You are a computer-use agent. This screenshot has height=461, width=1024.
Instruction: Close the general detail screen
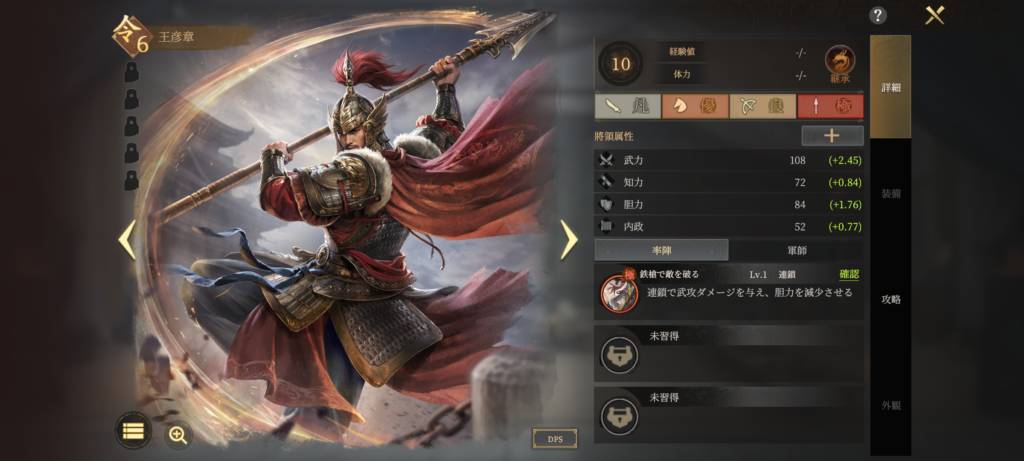click(935, 15)
